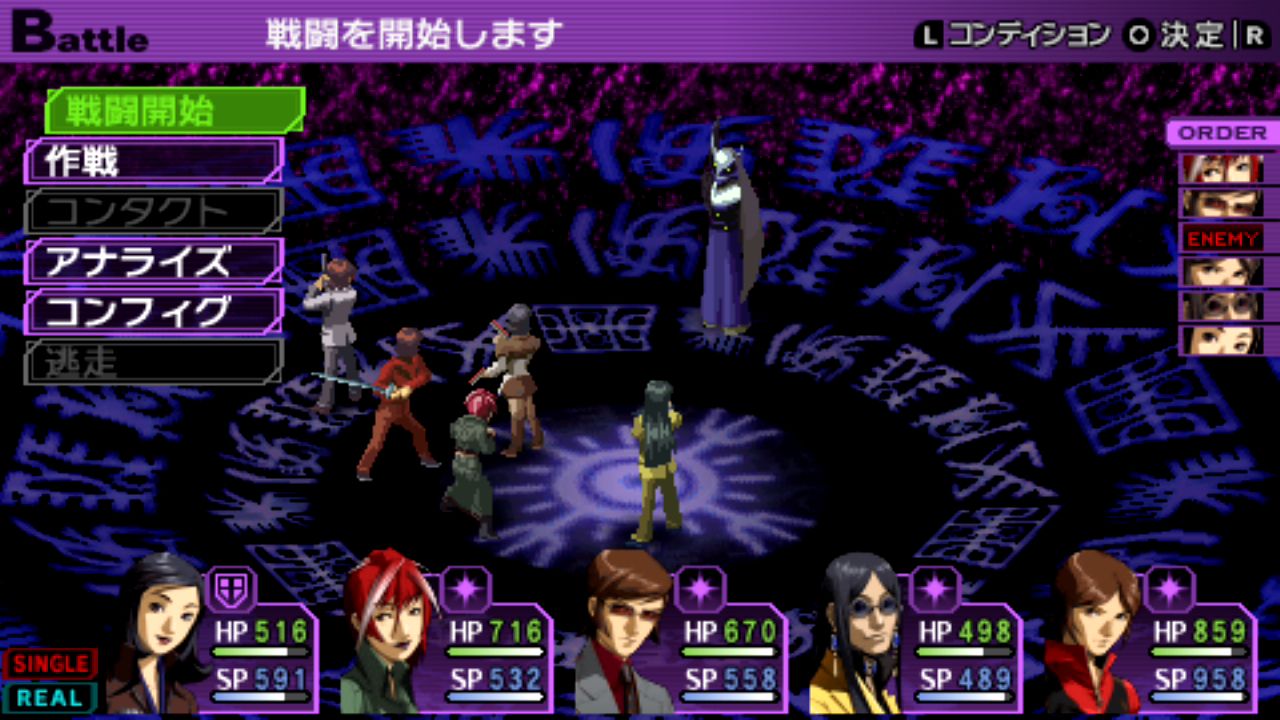Choose the greyed-out コンタクト option
The width and height of the screenshot is (1280, 720).
tap(153, 211)
